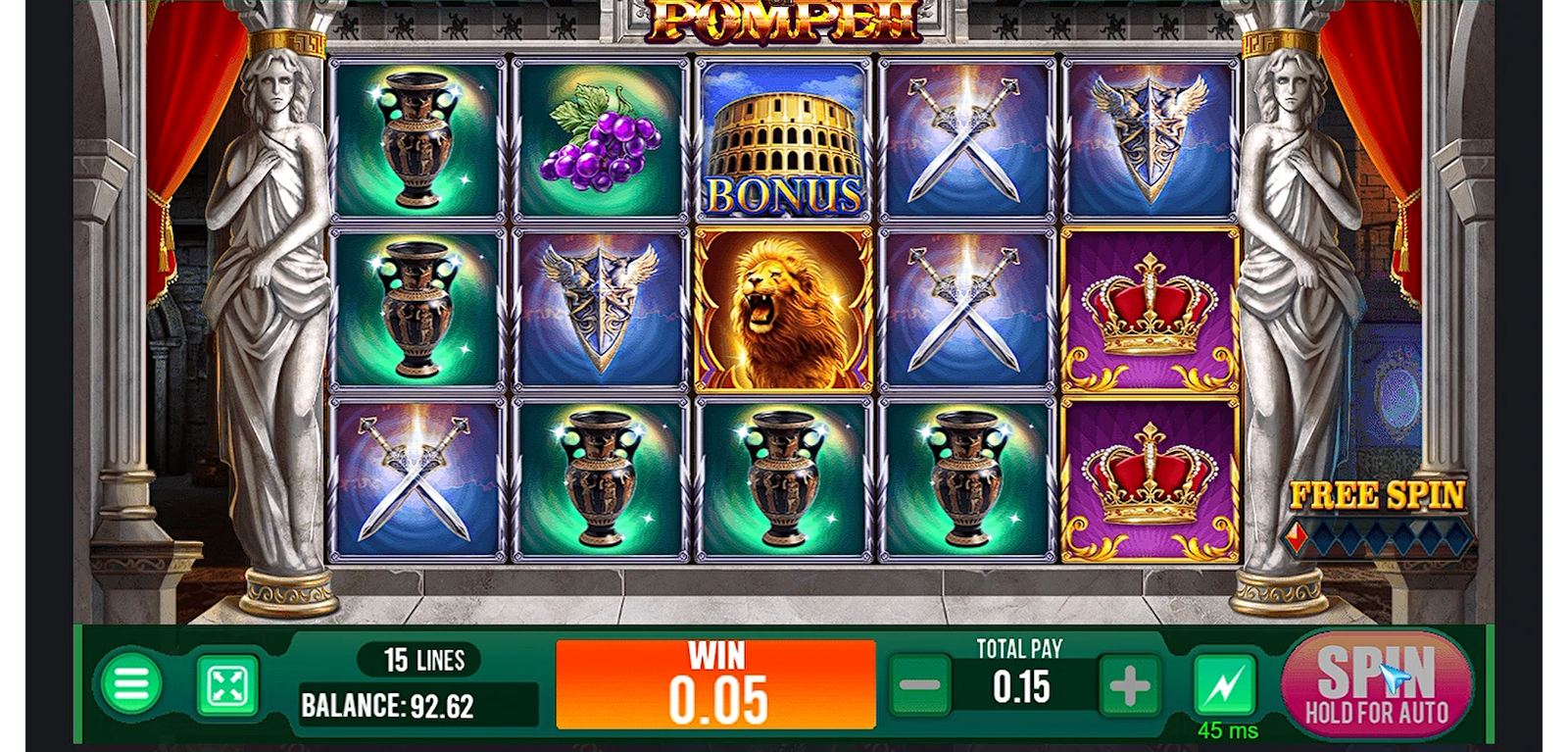
Task: Increase total pay with the plus button
Action: [x=1129, y=686]
